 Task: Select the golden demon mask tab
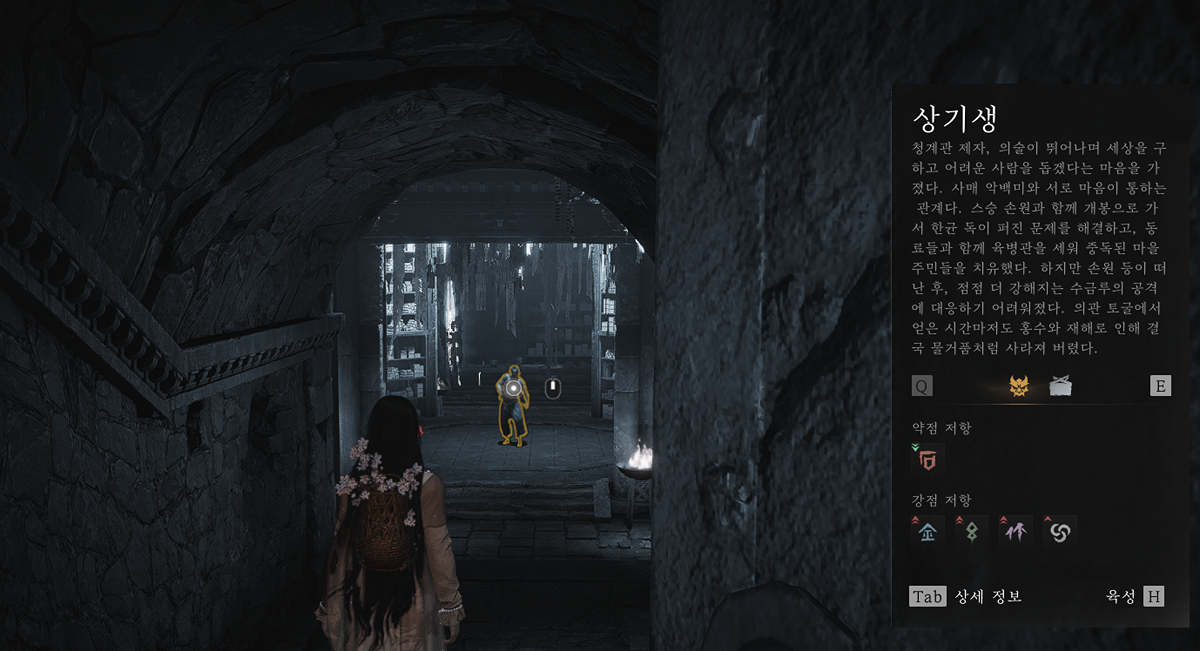click(x=1019, y=386)
